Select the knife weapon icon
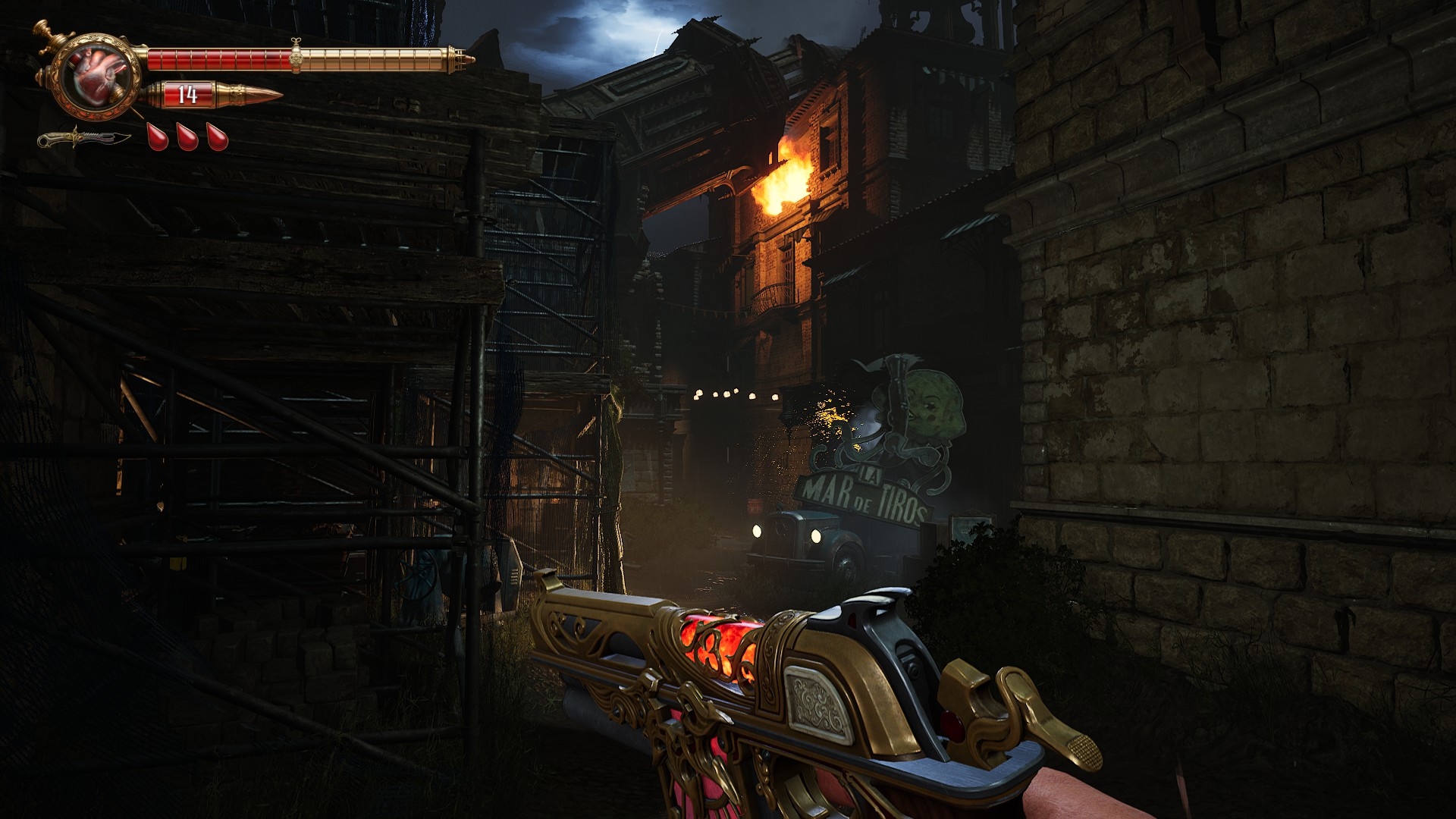1456x819 pixels. [85, 140]
